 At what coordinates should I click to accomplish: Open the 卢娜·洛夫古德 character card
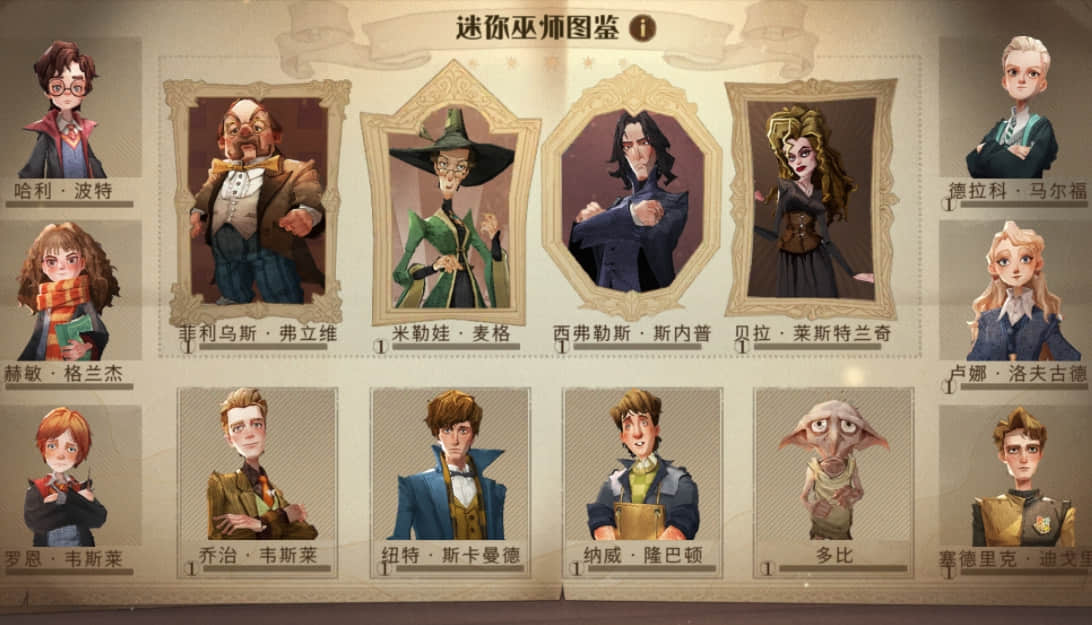(x=1015, y=295)
